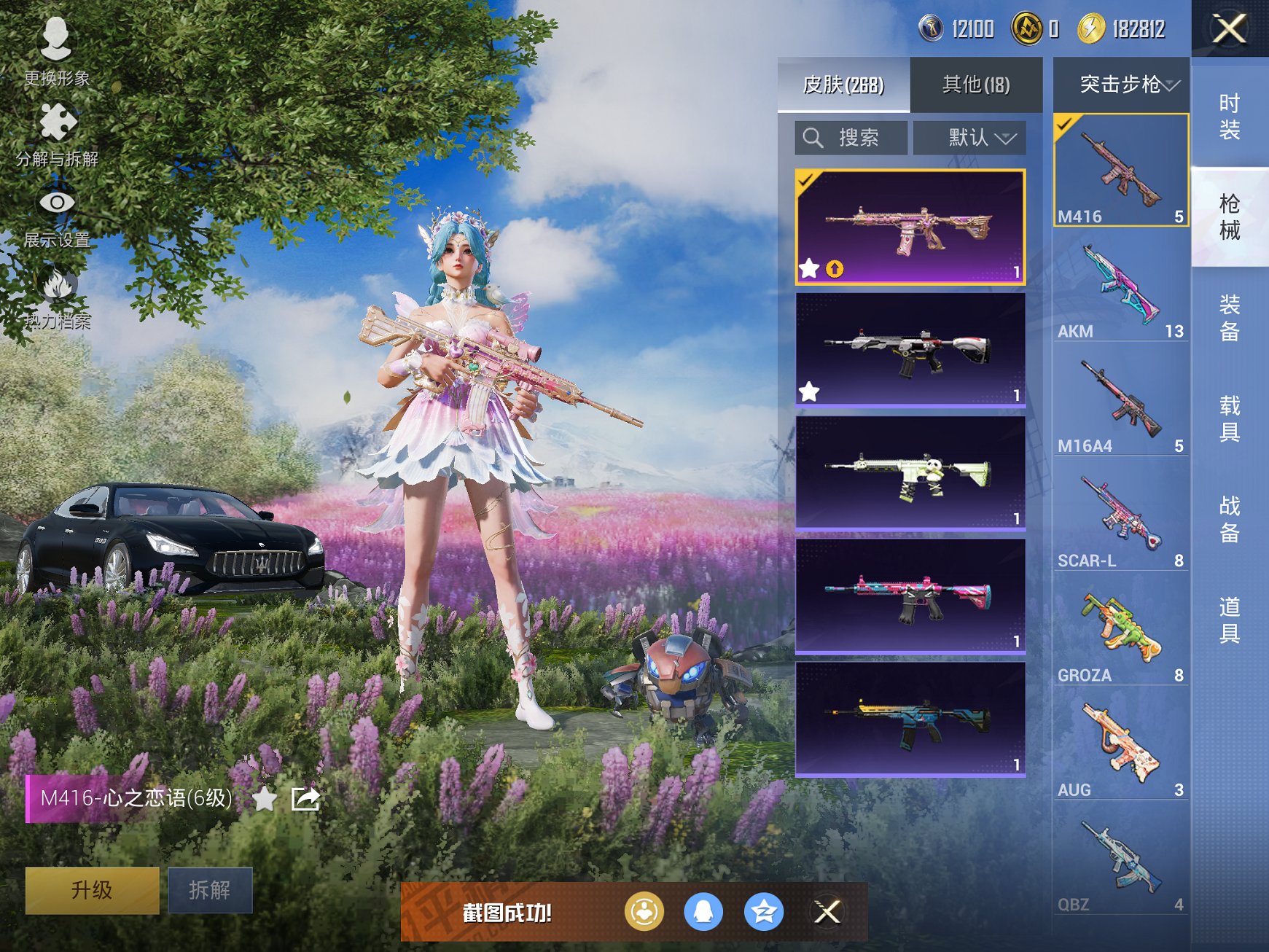
Task: Open 更换形象 change appearance
Action: coord(56,51)
